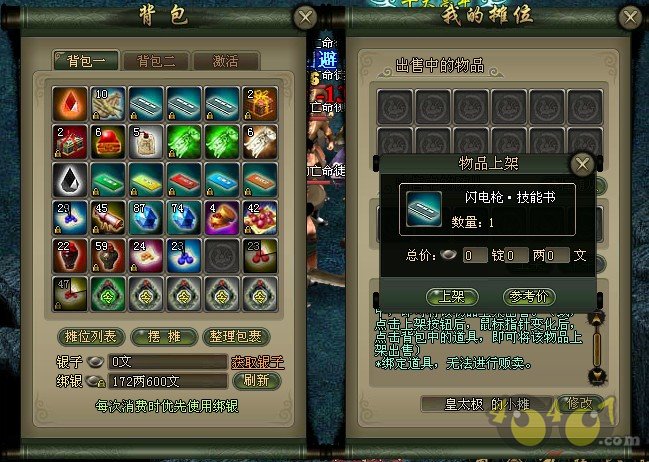This screenshot has width=649, height=462.
Task: Sort the bag with 整理包裹
Action: click(232, 335)
